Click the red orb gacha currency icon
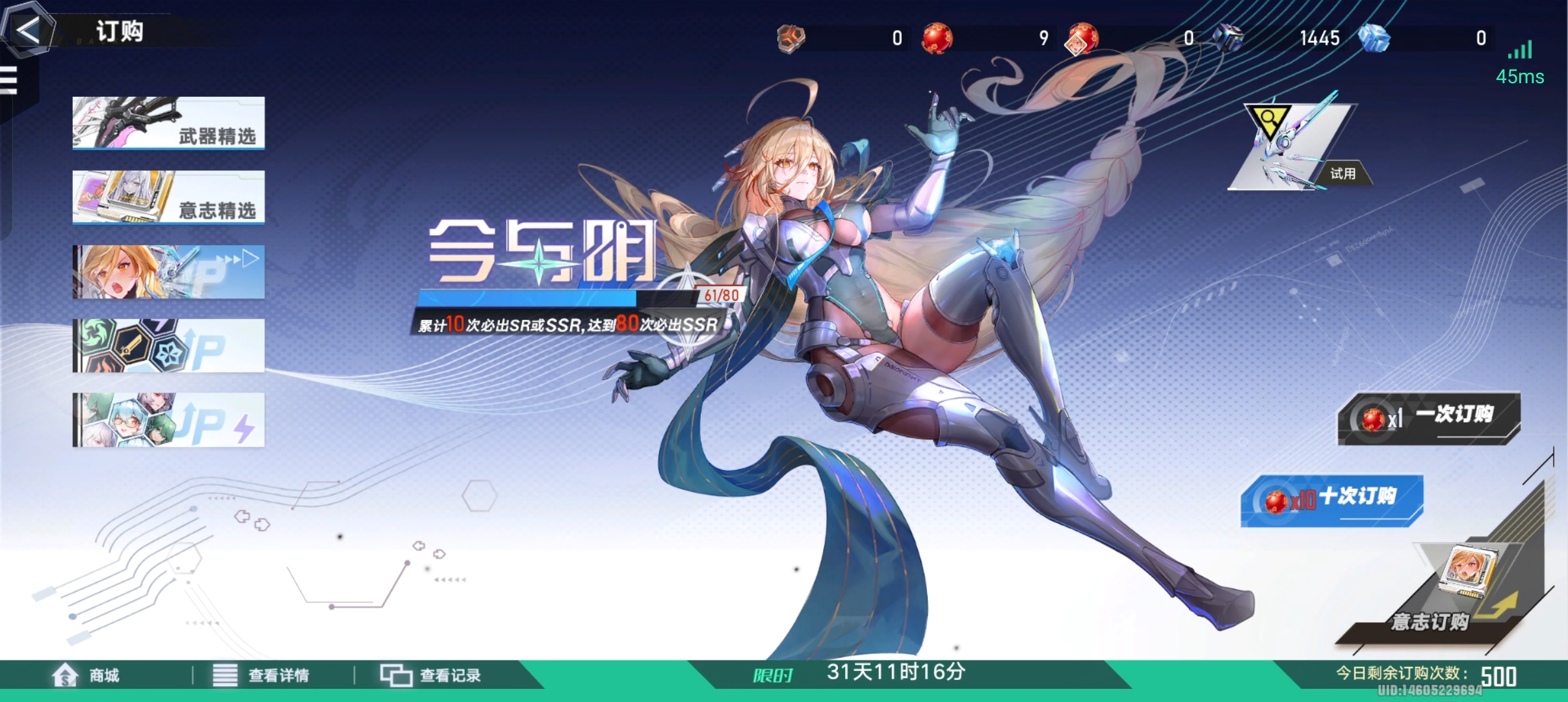 coord(937,37)
